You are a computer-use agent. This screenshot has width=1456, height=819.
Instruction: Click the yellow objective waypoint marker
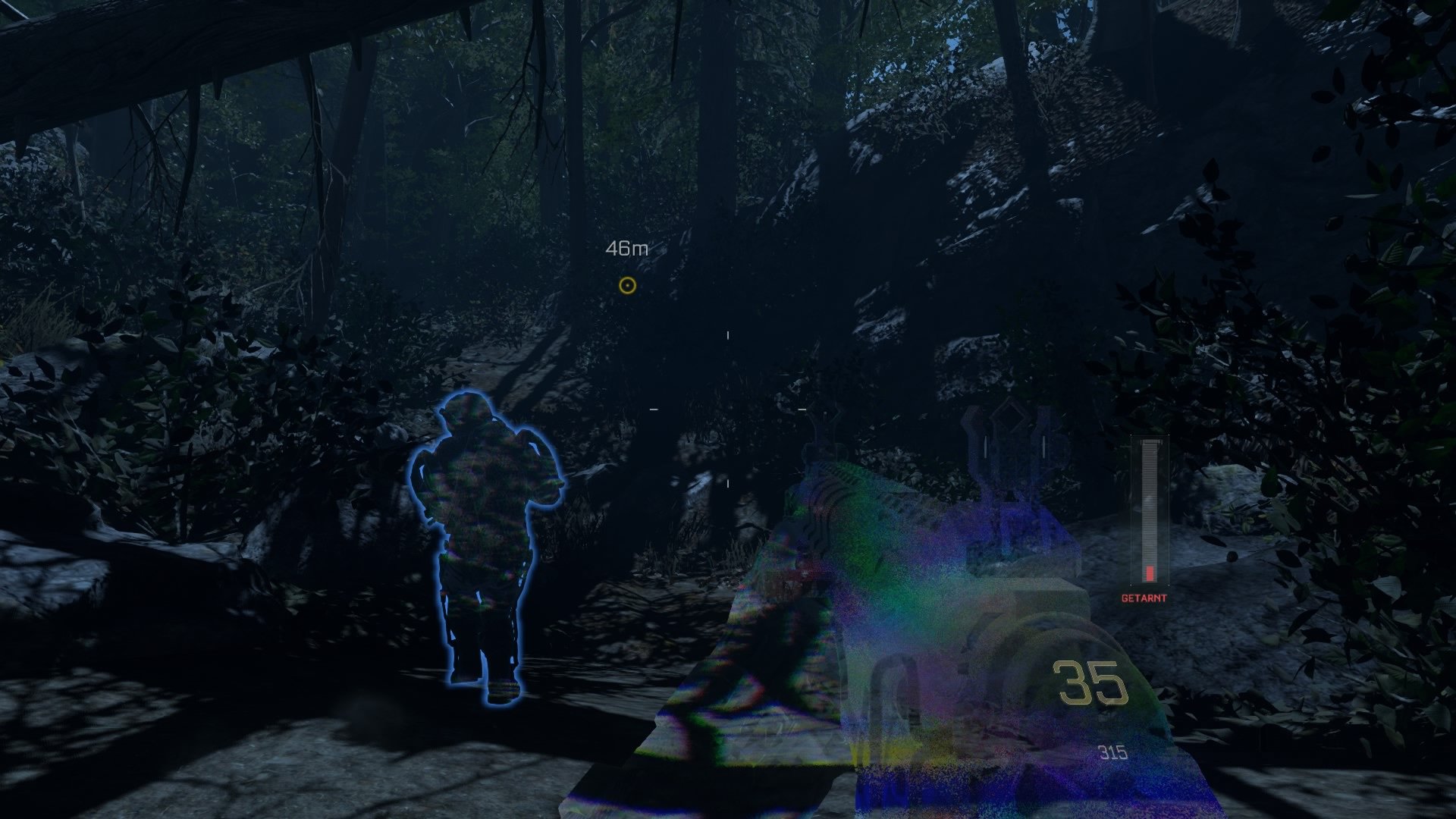pos(626,287)
